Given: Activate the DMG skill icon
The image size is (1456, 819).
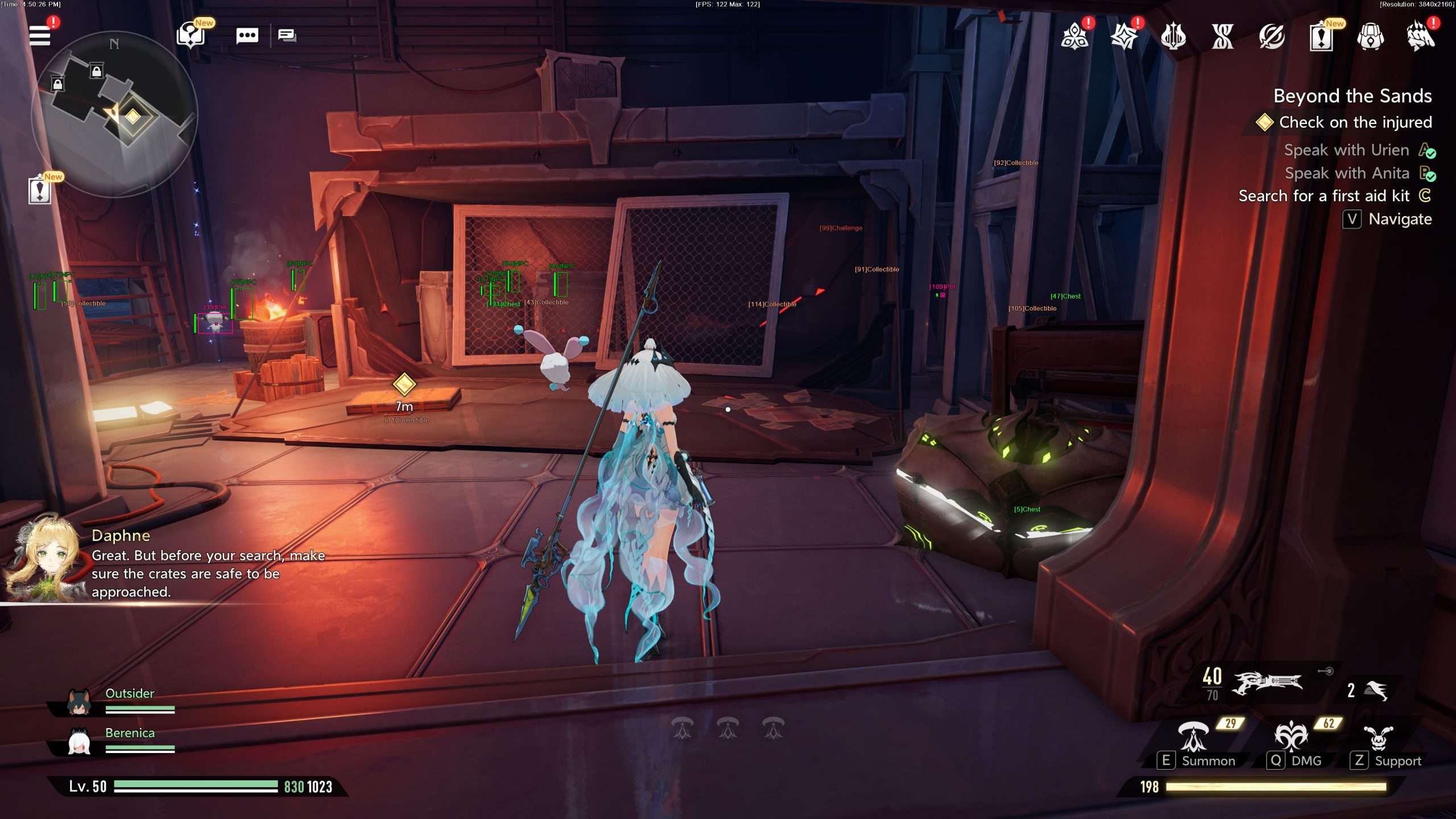Looking at the screenshot, I should click(x=1290, y=737).
